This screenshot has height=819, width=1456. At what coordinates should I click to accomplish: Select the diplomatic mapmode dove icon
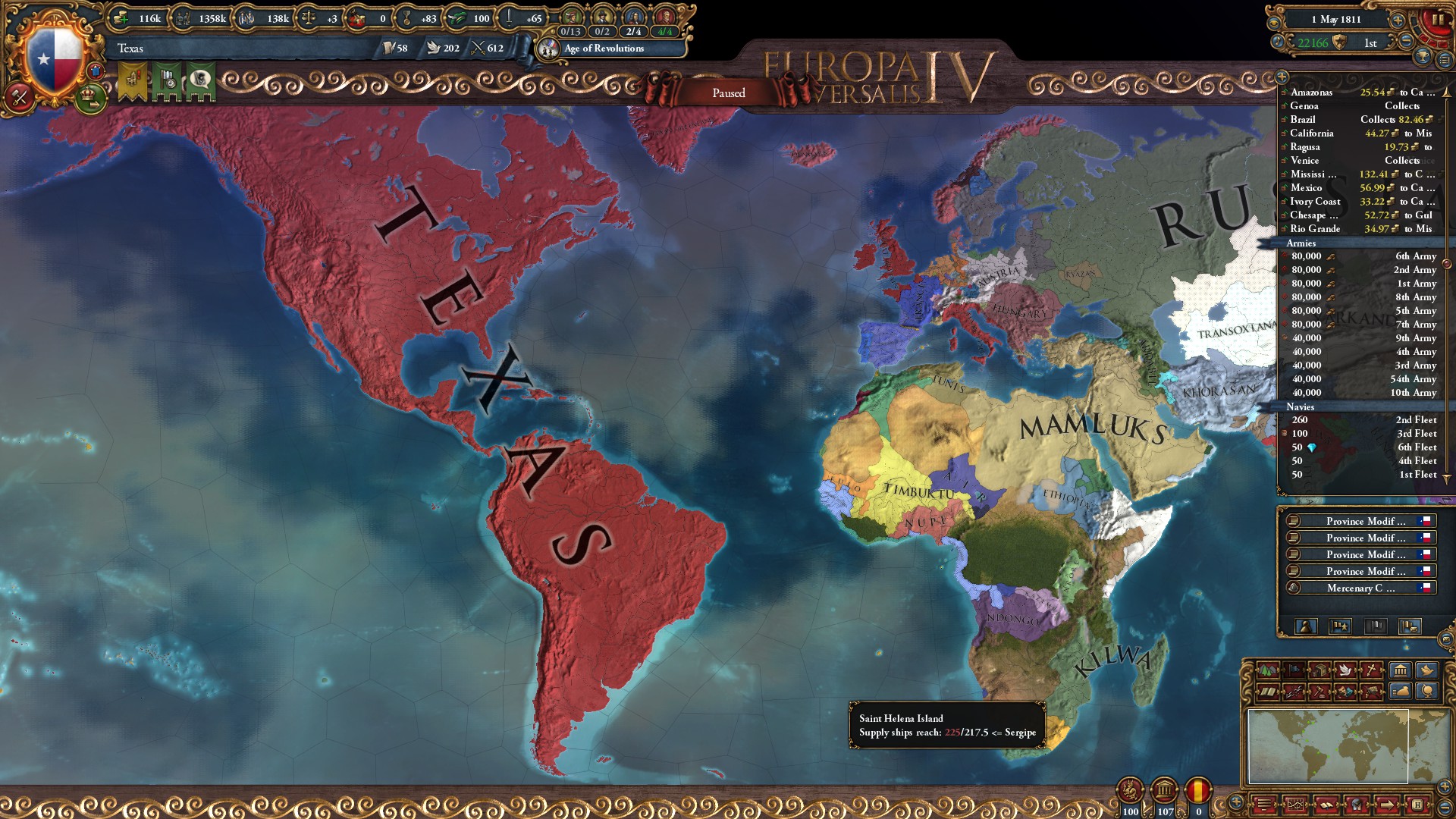click(x=1345, y=670)
